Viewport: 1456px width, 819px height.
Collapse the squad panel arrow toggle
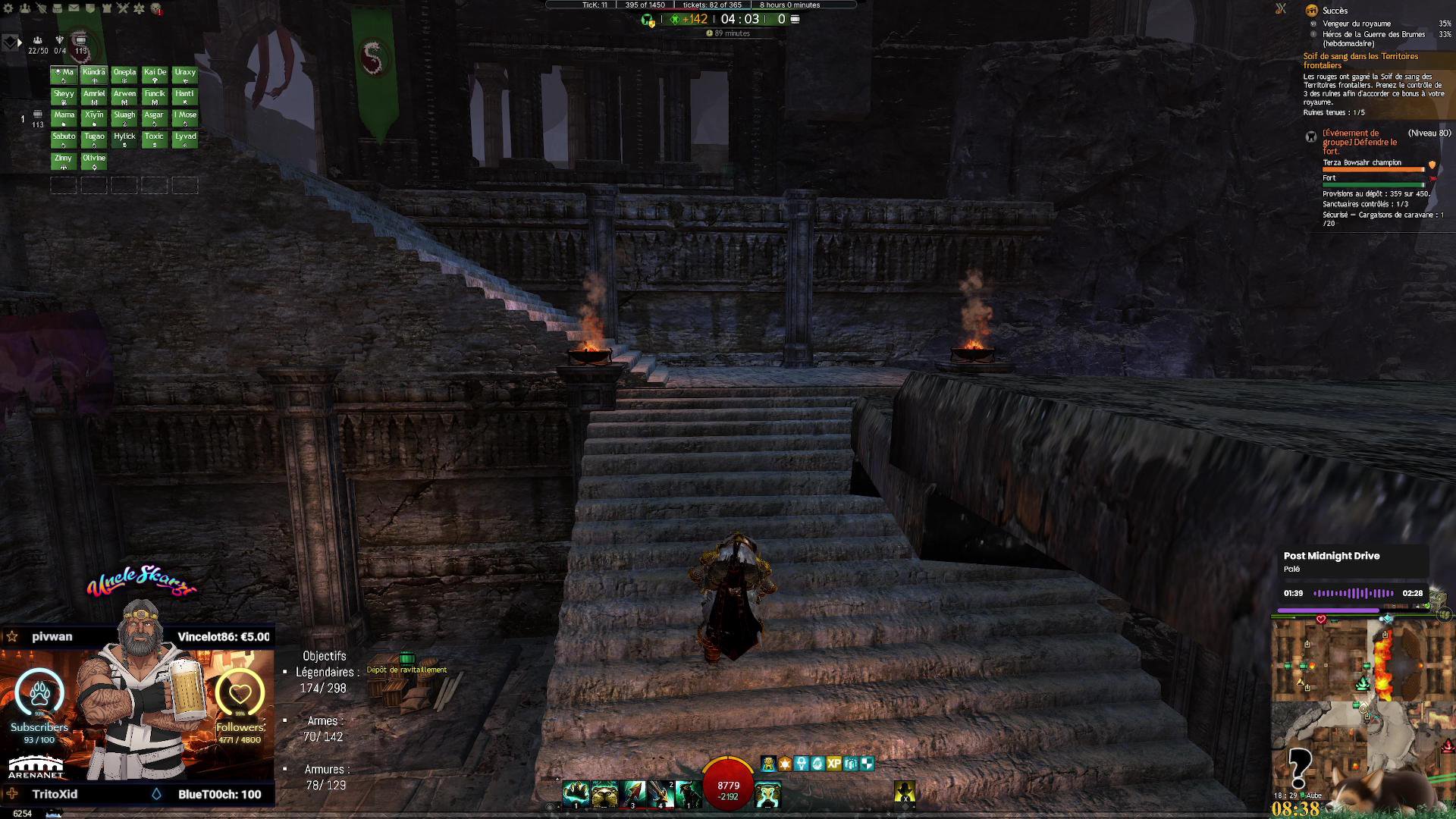20,42
